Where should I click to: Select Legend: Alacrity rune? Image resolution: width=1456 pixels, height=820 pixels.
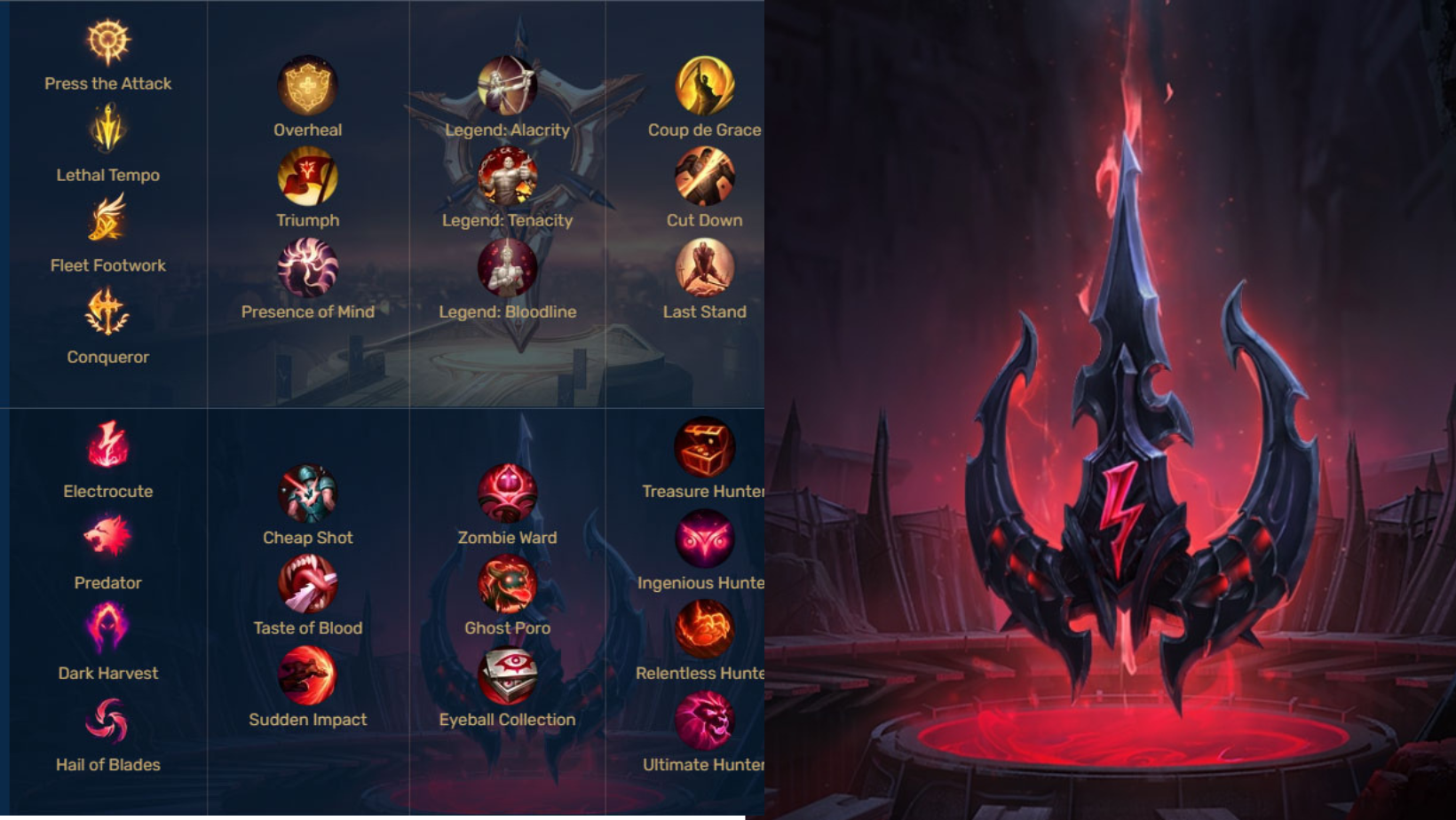[507, 86]
